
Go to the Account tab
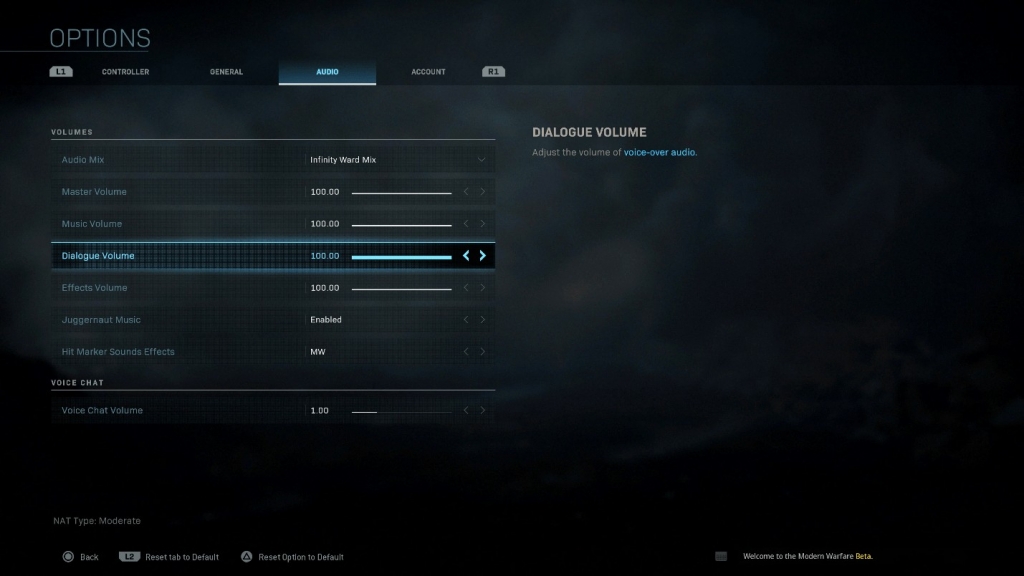pos(428,72)
